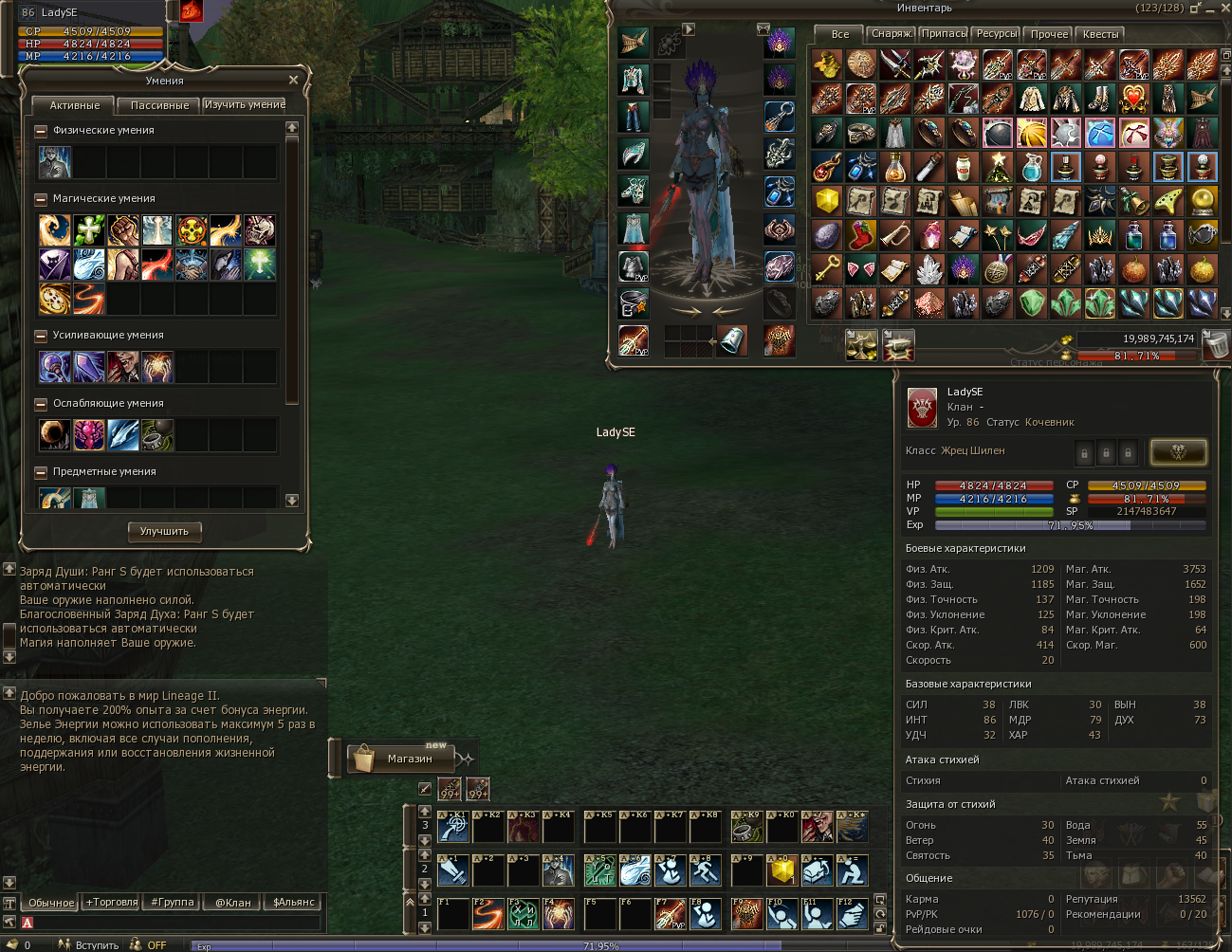
Task: Select the yellow cube item in inventory
Action: 827,201
